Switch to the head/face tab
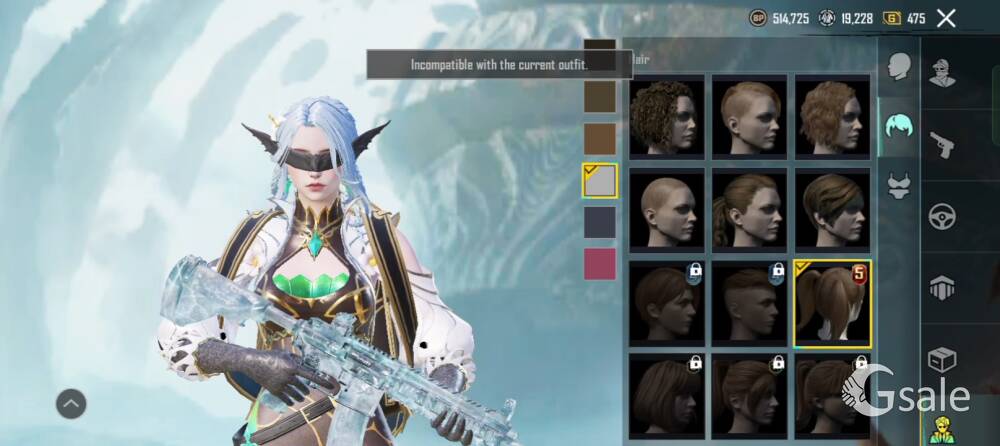 click(x=899, y=67)
